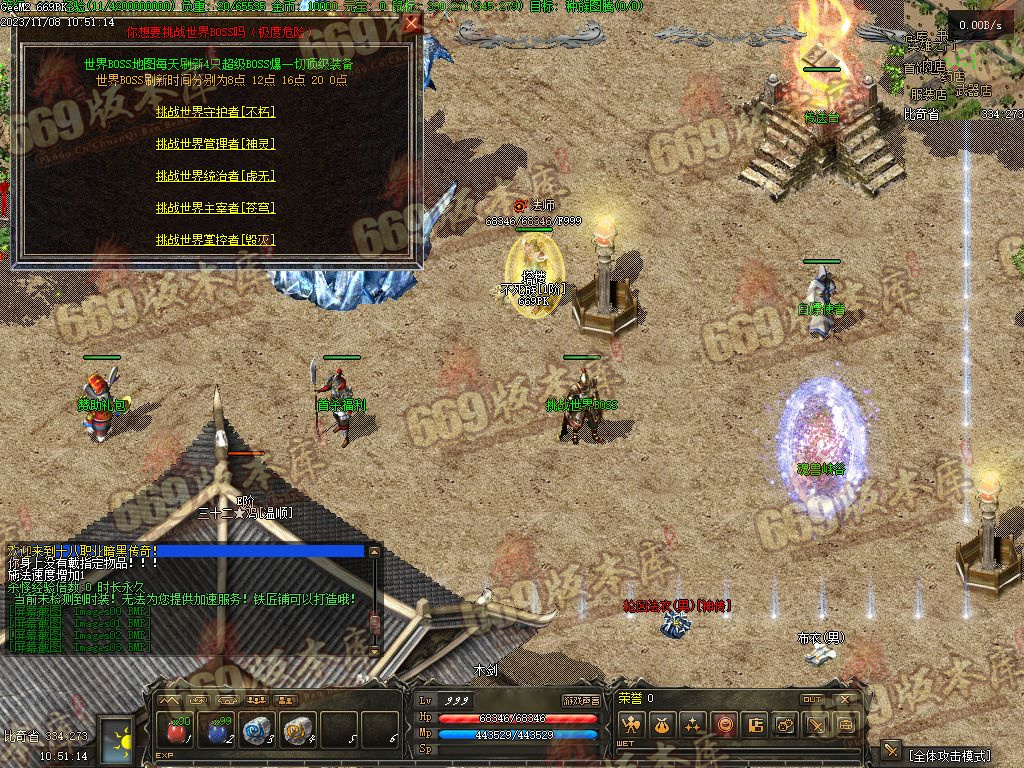
Task: Toggle the 全体攻击模式 attack mode label
Action: point(948,754)
